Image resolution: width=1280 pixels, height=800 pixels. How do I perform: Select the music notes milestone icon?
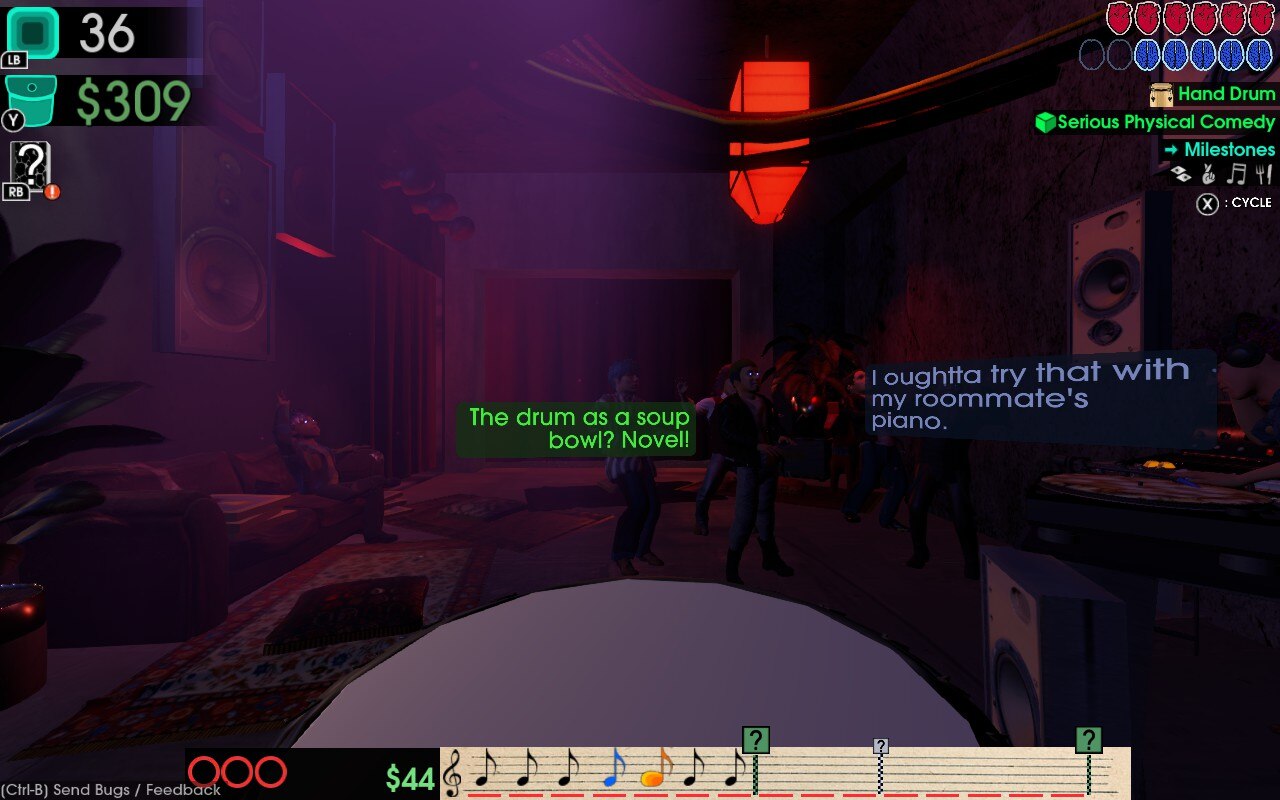click(1238, 175)
